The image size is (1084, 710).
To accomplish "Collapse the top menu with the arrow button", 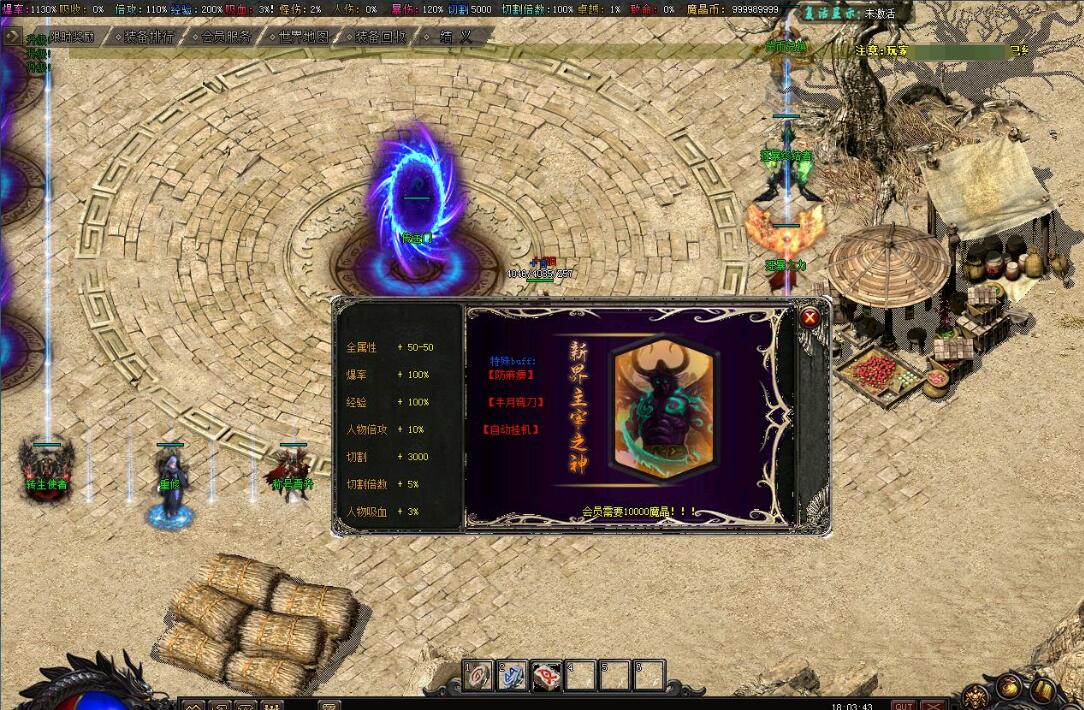I will click(12, 36).
